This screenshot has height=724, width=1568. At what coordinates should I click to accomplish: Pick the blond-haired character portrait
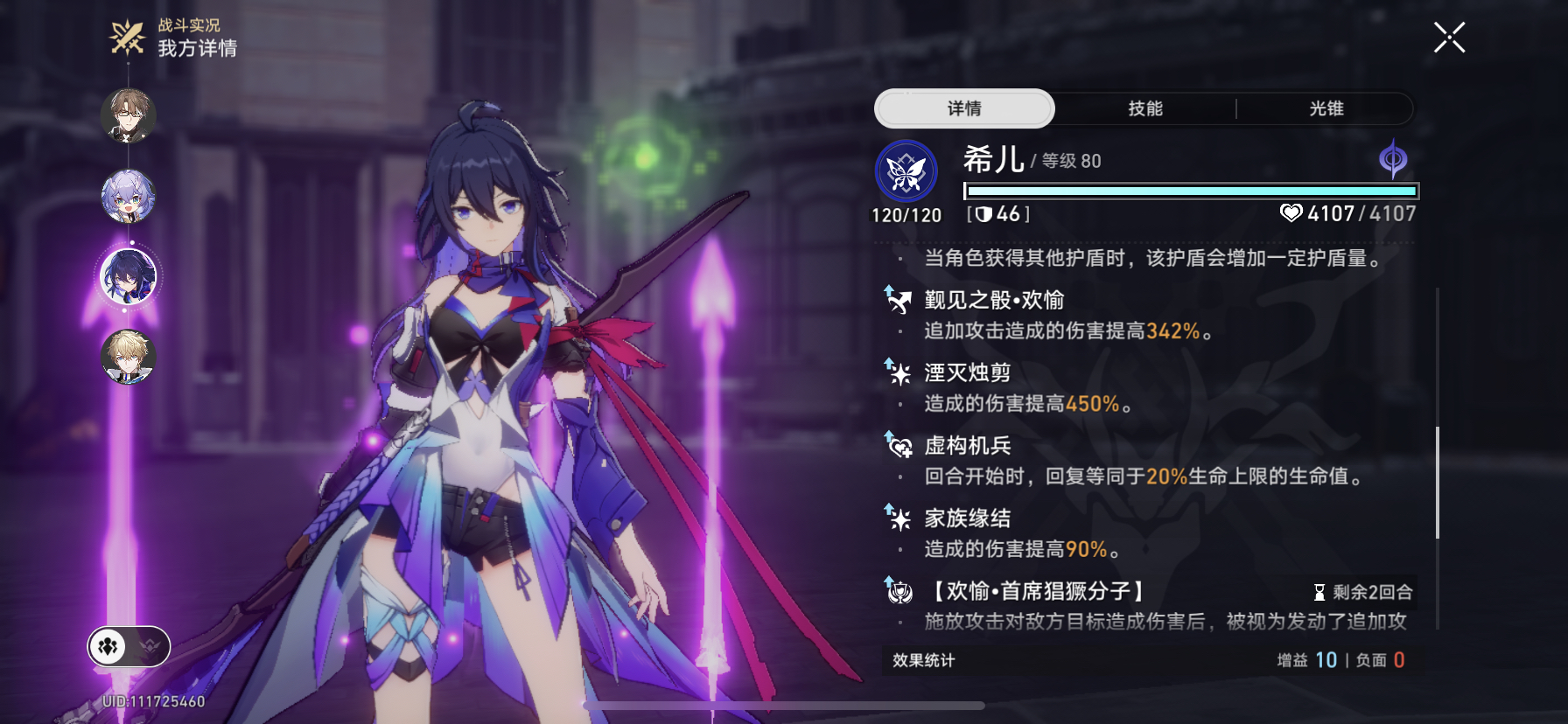[x=129, y=357]
